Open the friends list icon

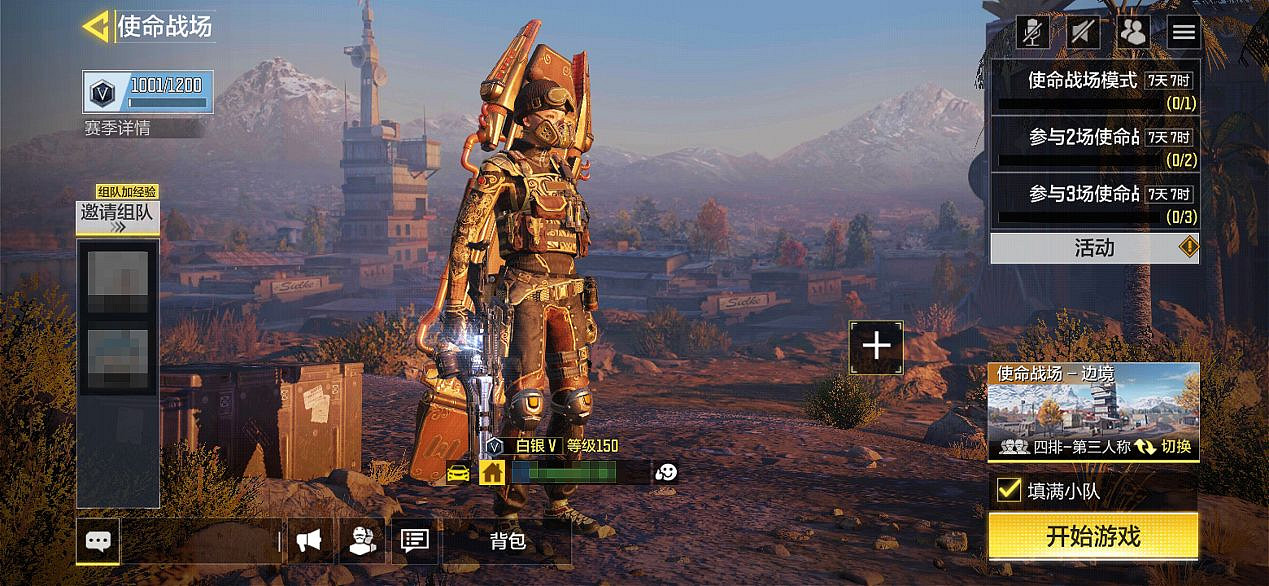point(1134,32)
